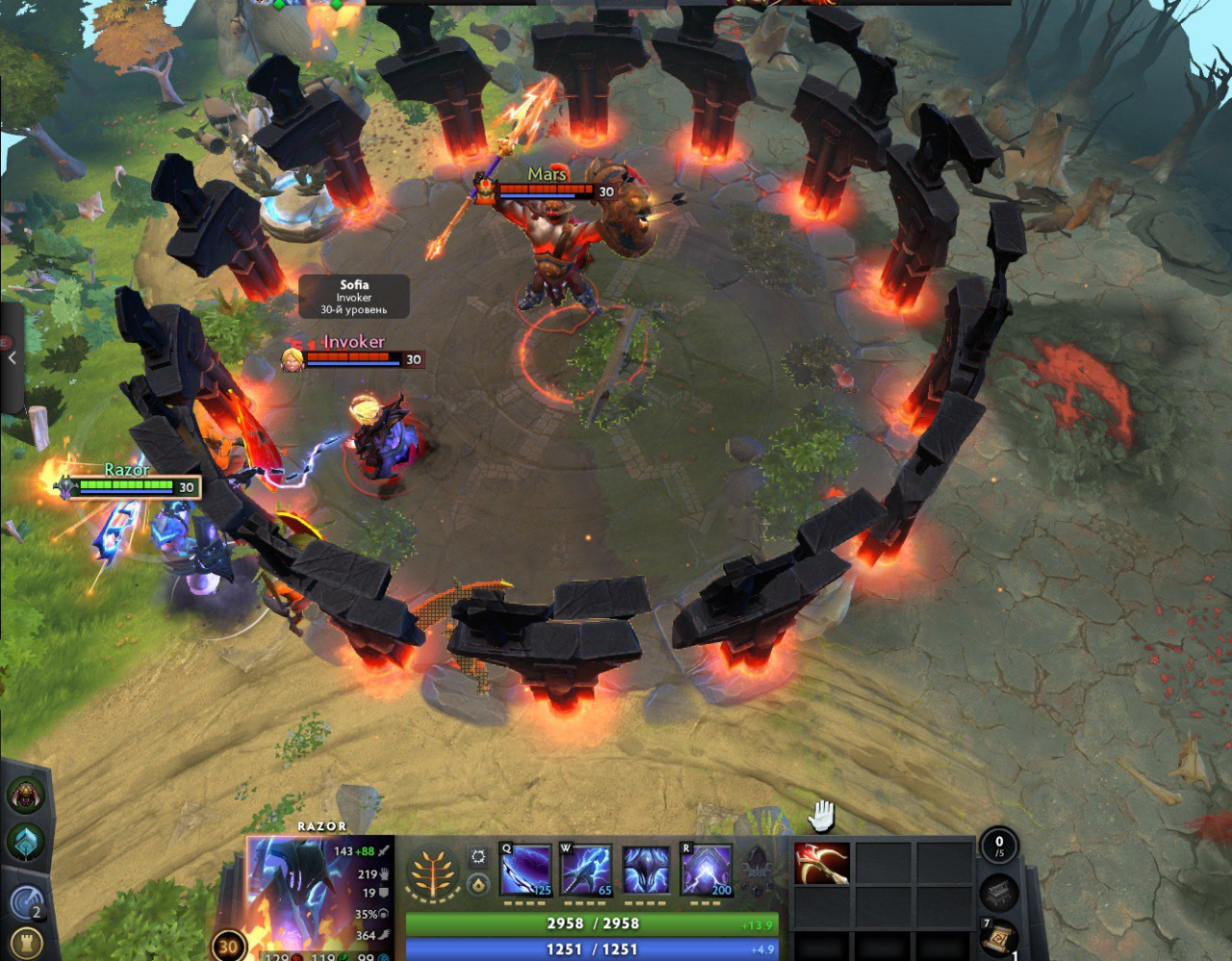The image size is (1232, 961).
Task: Click the teal crystal minimap button
Action: tap(26, 841)
